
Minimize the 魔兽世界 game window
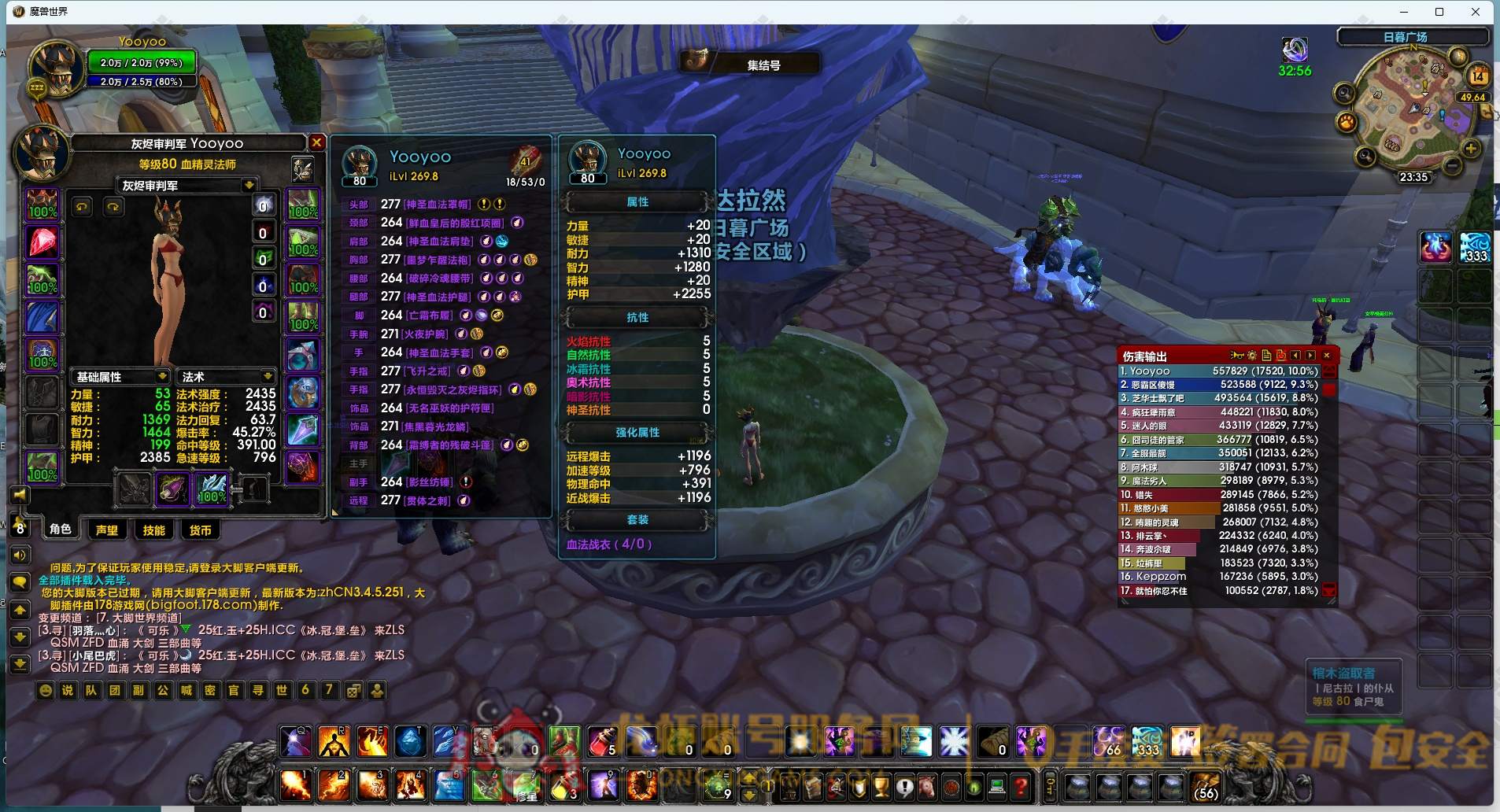coord(1404,12)
